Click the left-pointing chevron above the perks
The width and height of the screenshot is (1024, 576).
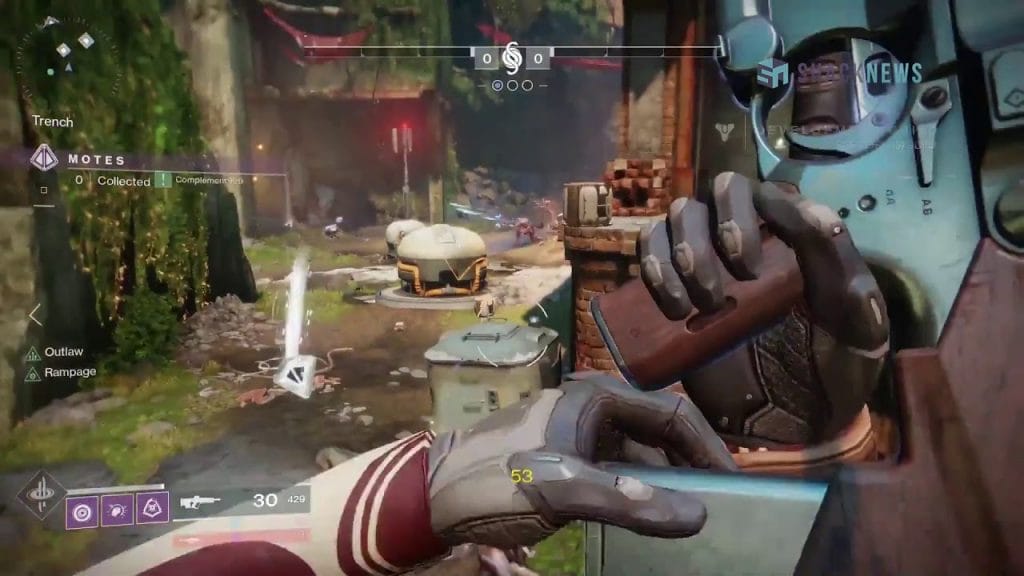point(36,315)
